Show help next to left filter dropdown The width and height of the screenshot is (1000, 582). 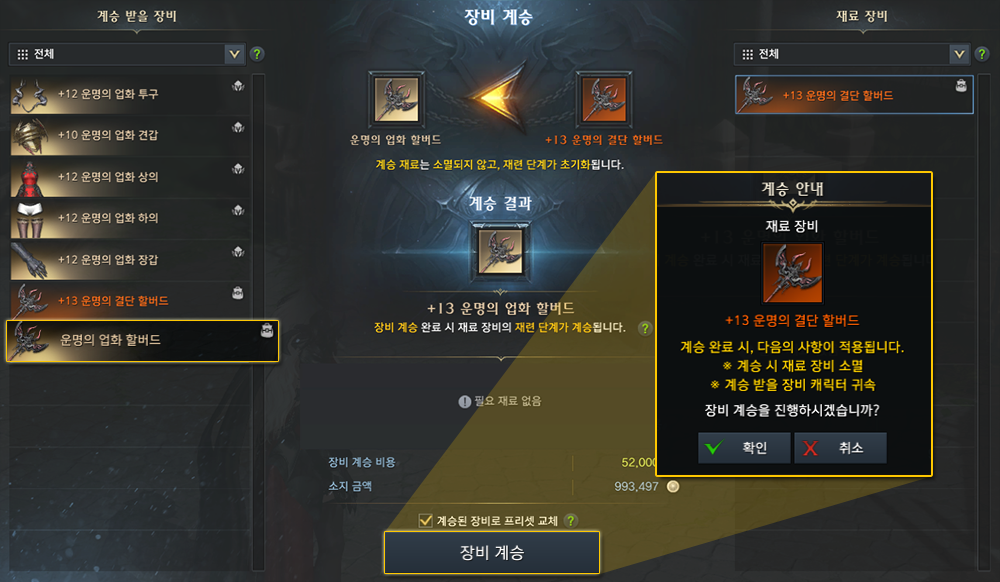coord(257,54)
